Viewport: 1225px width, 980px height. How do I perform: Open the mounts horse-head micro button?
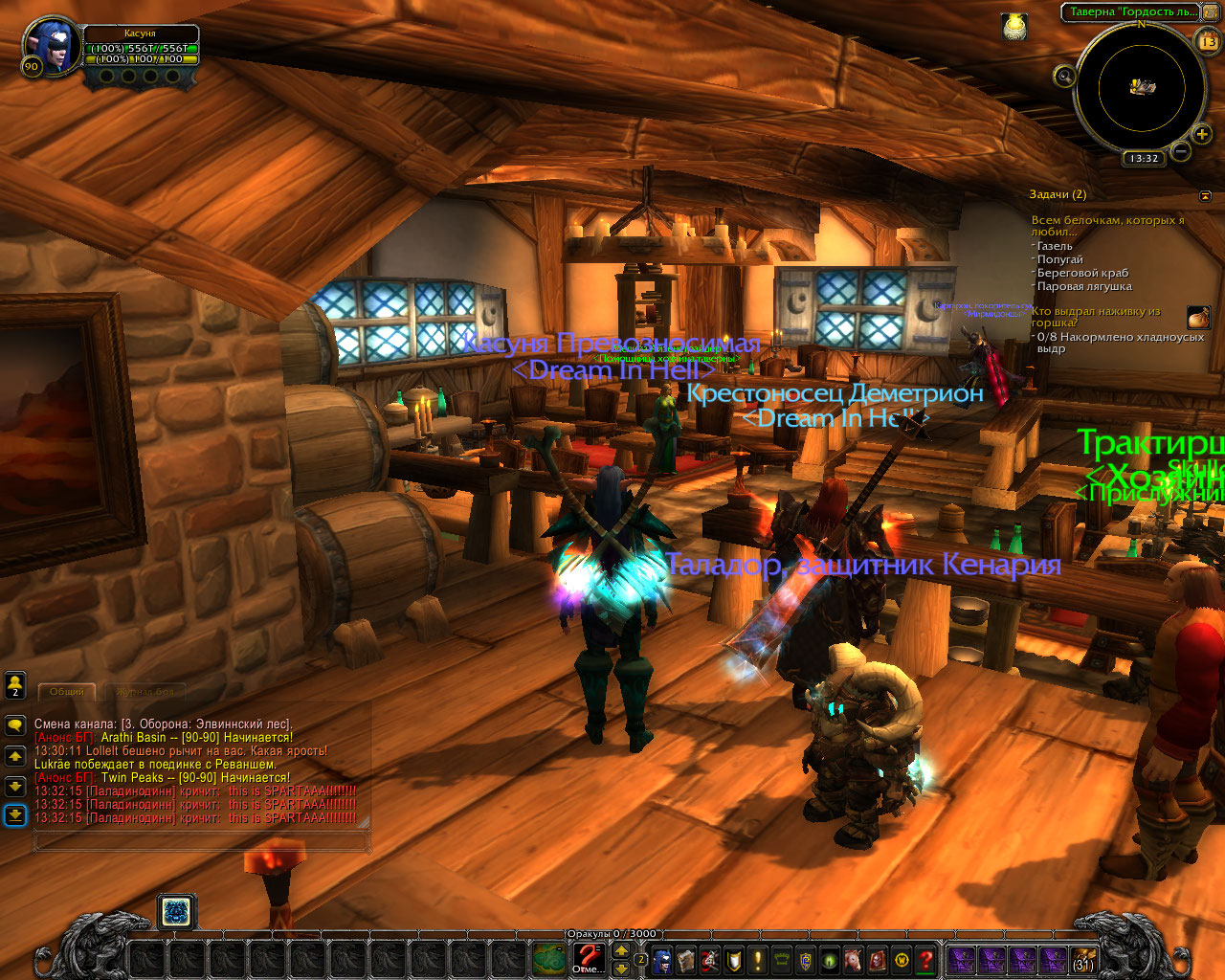(851, 960)
